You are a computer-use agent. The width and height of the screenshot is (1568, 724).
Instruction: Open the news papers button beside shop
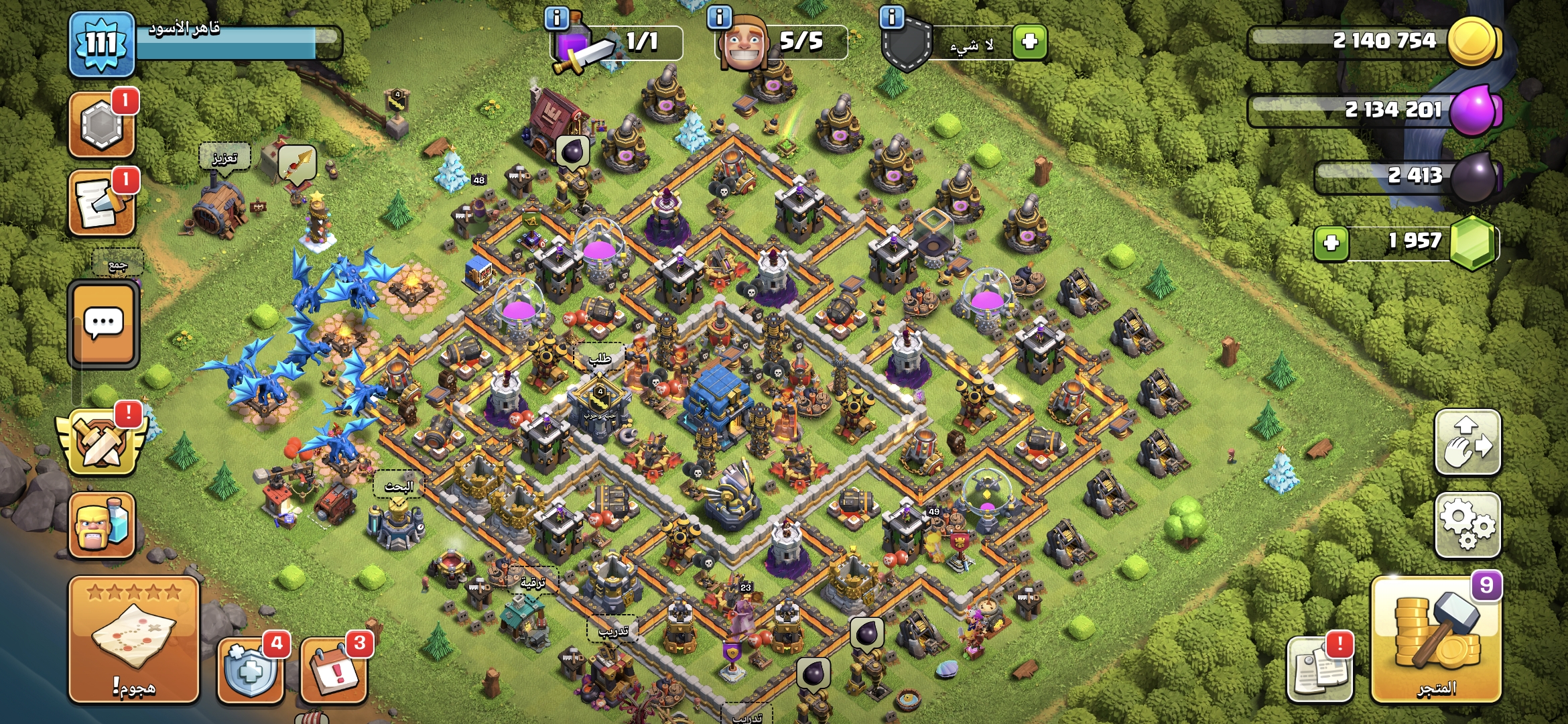(x=1319, y=668)
